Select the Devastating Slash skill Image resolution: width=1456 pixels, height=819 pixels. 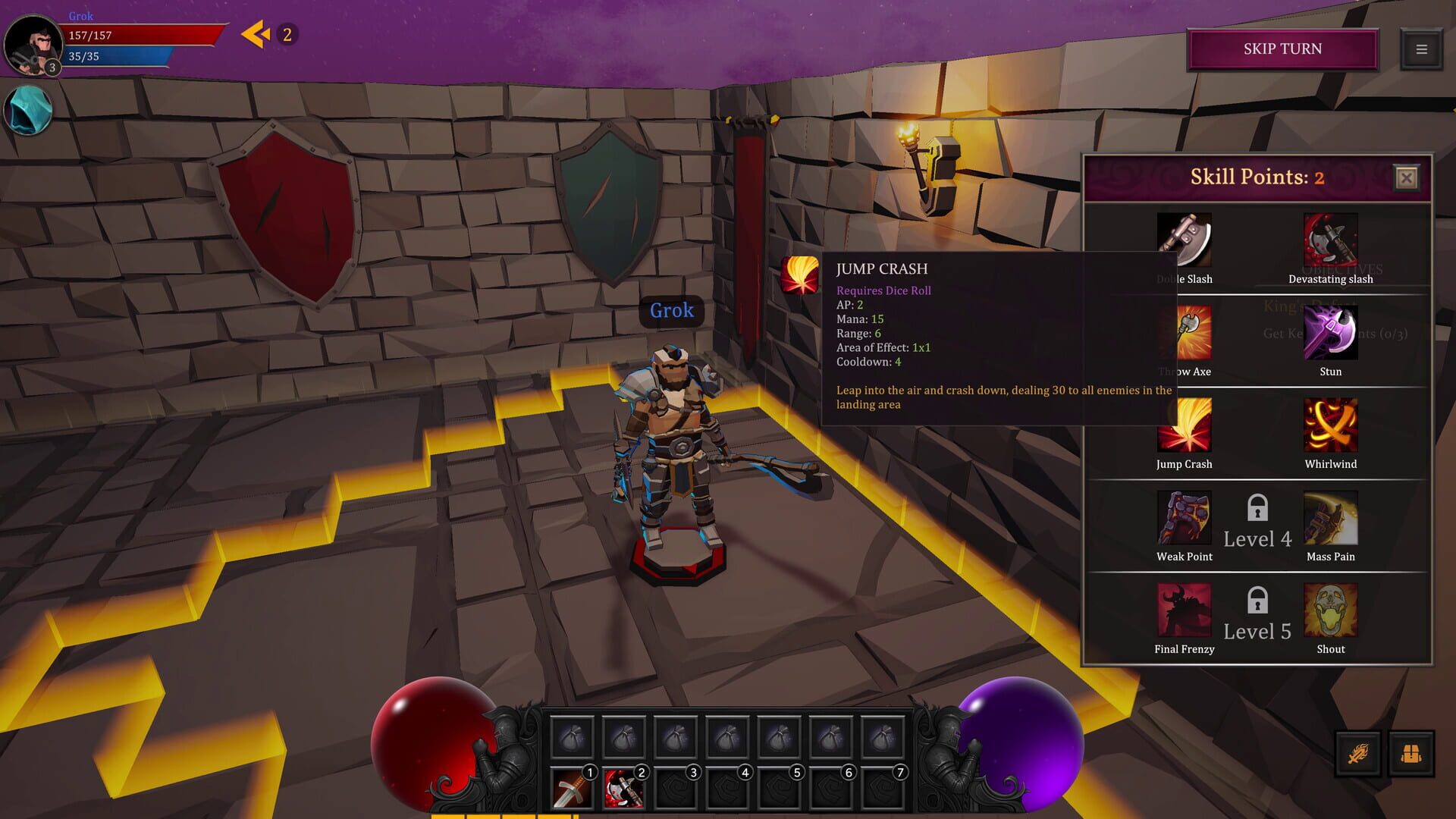point(1329,241)
